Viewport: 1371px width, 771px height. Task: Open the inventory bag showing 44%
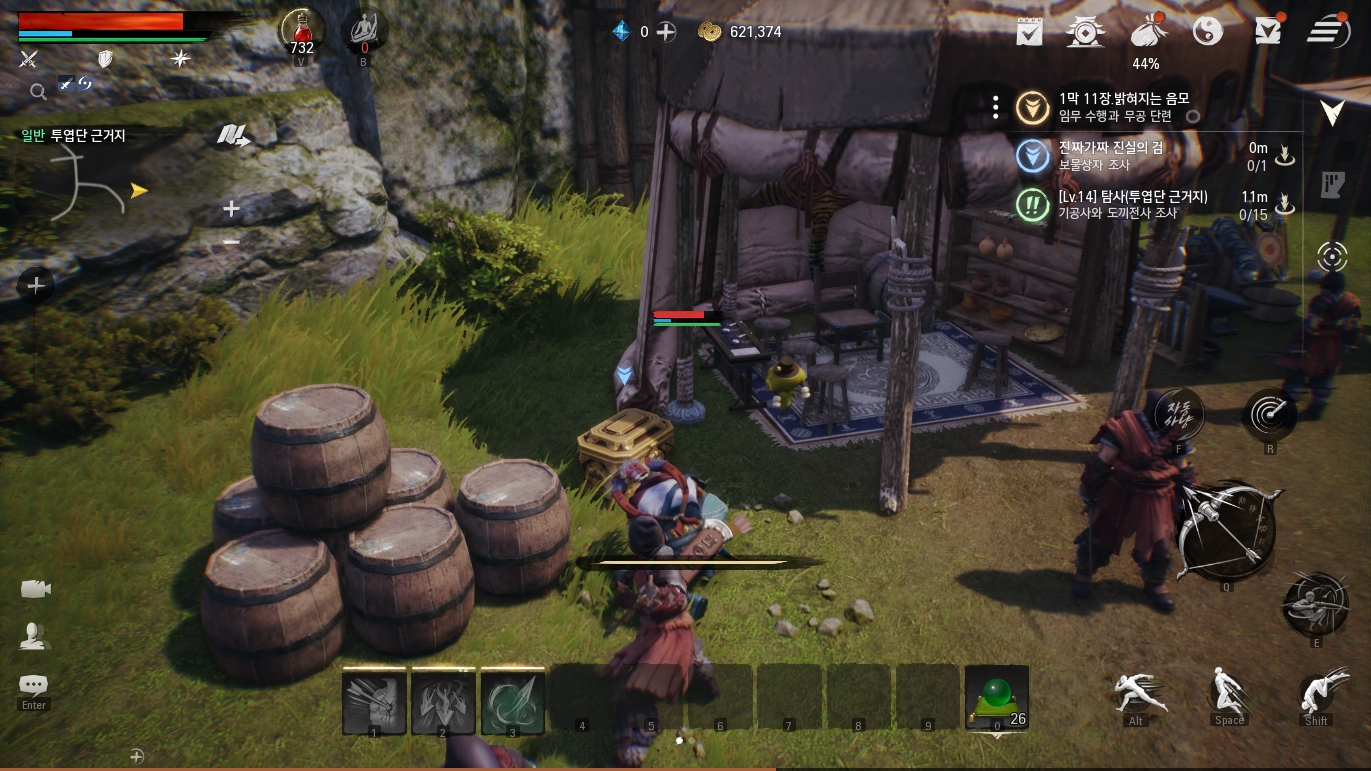click(1147, 32)
